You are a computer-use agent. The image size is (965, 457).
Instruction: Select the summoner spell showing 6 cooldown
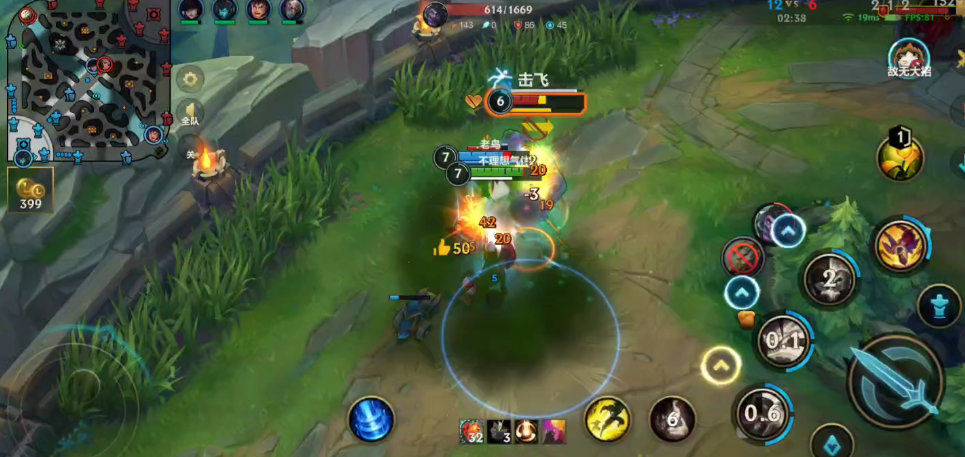[x=672, y=419]
